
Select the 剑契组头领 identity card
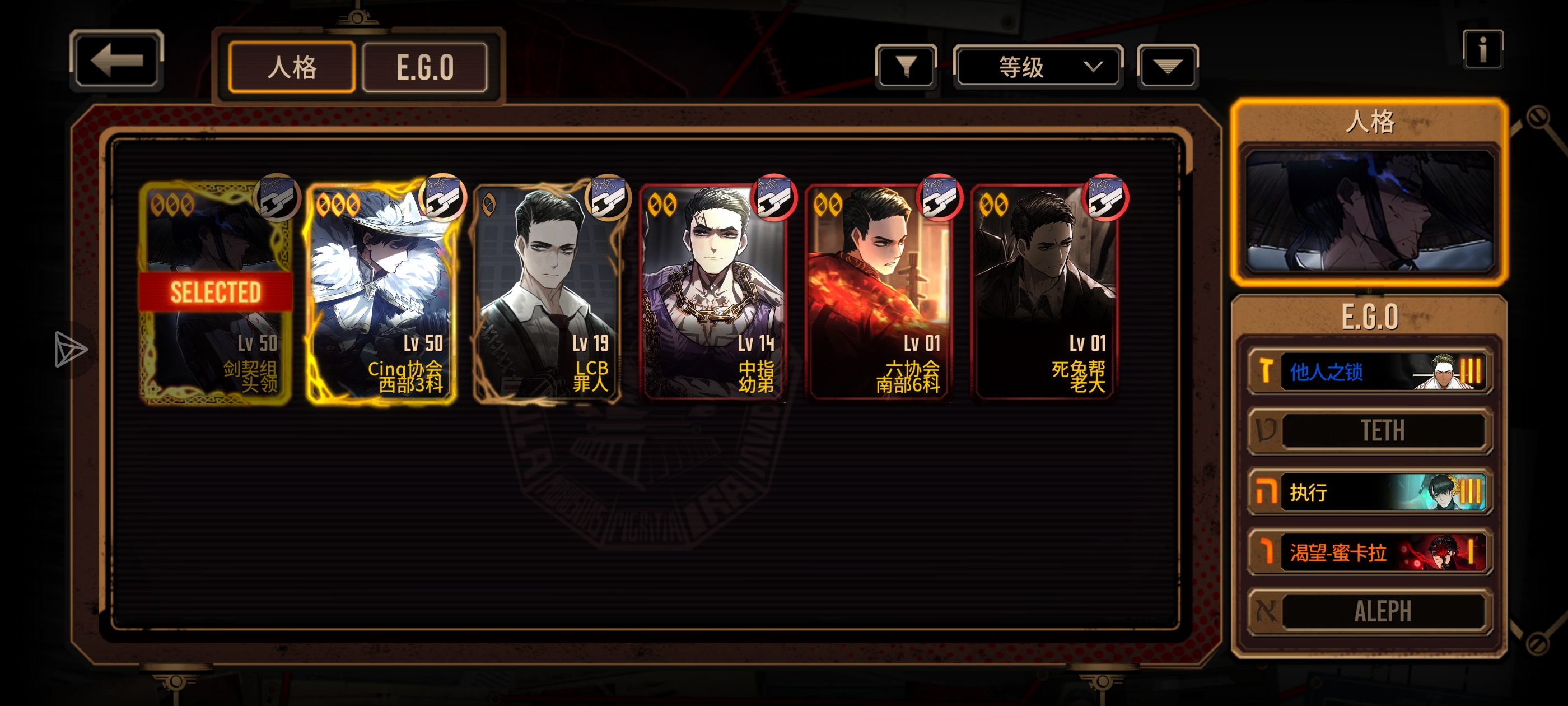pyautogui.click(x=216, y=292)
